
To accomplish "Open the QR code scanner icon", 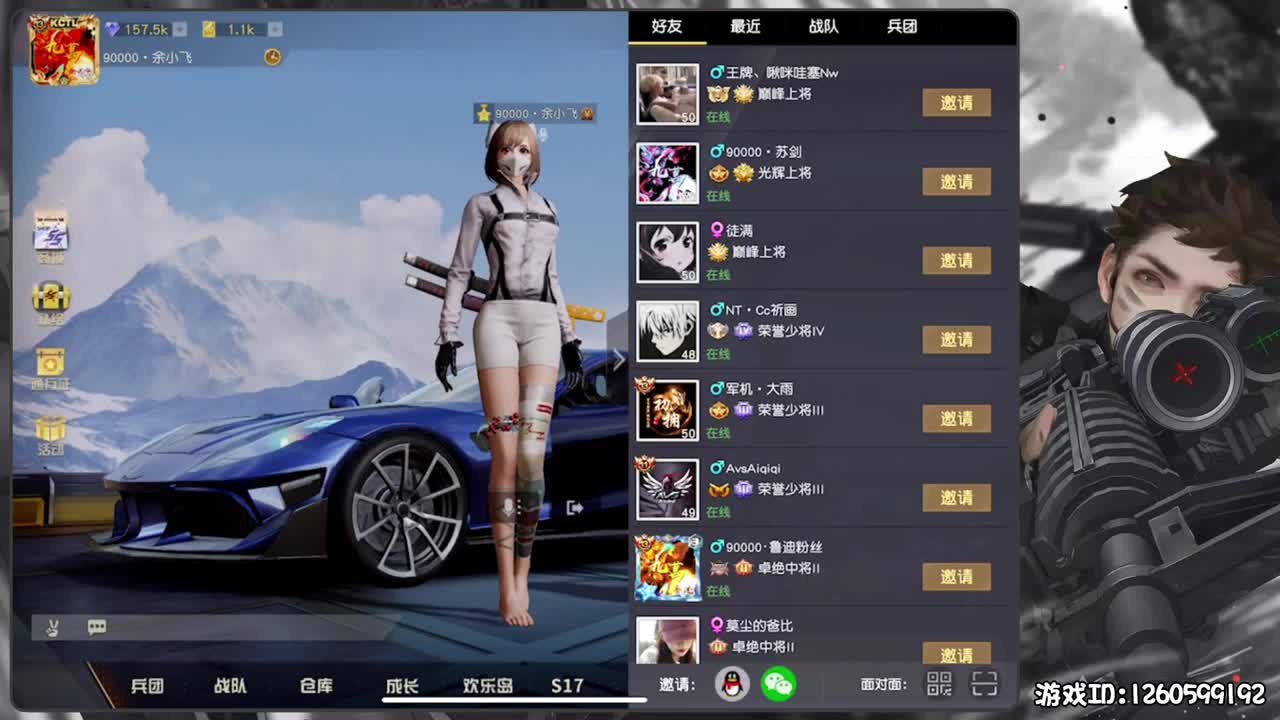I will (x=984, y=684).
